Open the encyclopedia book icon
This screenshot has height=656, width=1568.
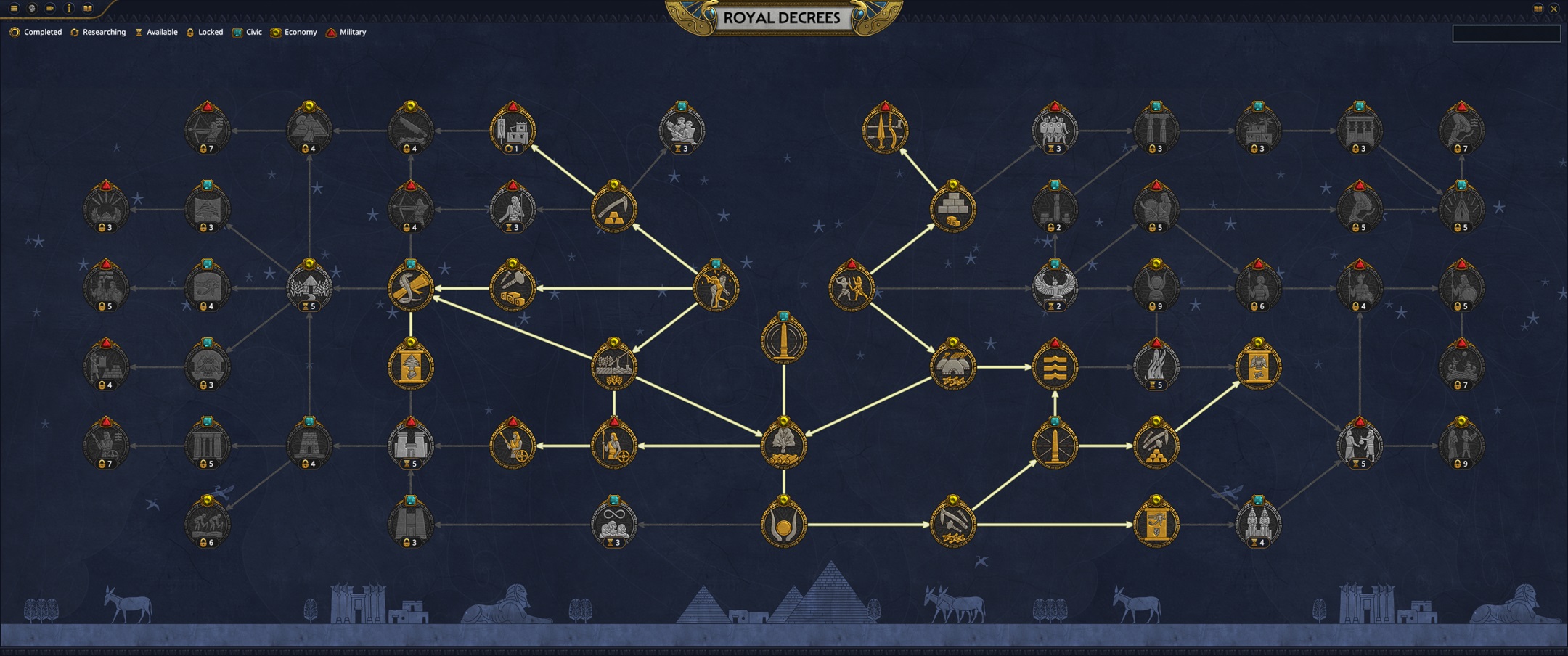pos(87,8)
